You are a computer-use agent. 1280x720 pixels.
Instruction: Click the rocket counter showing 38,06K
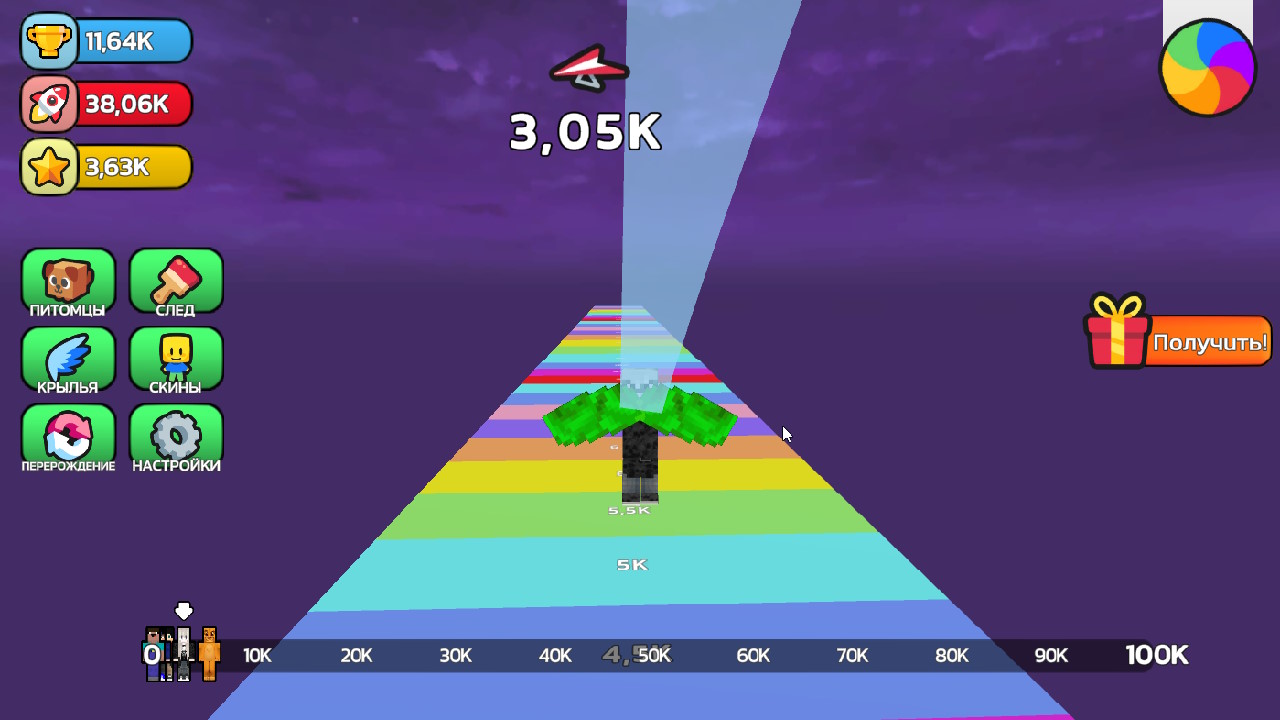point(106,104)
